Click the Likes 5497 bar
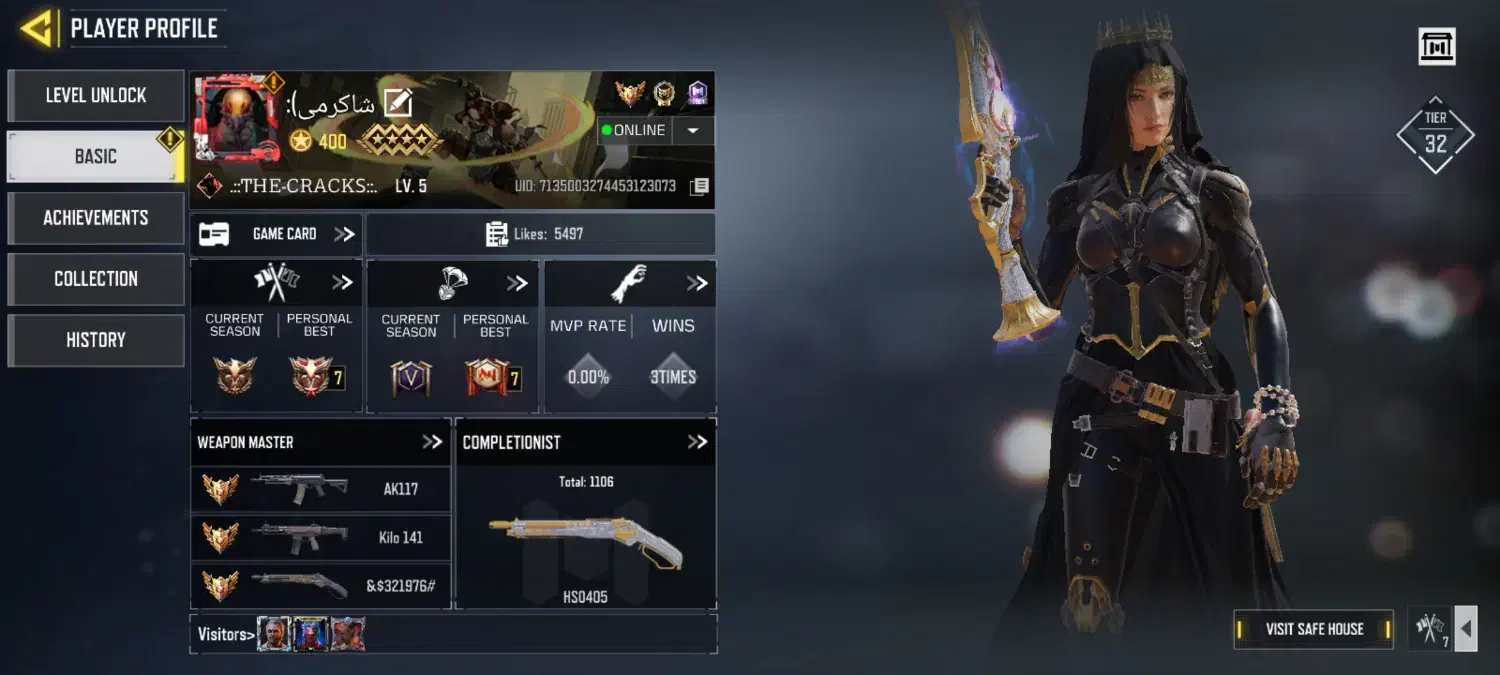This screenshot has height=675, width=1500. tap(540, 234)
